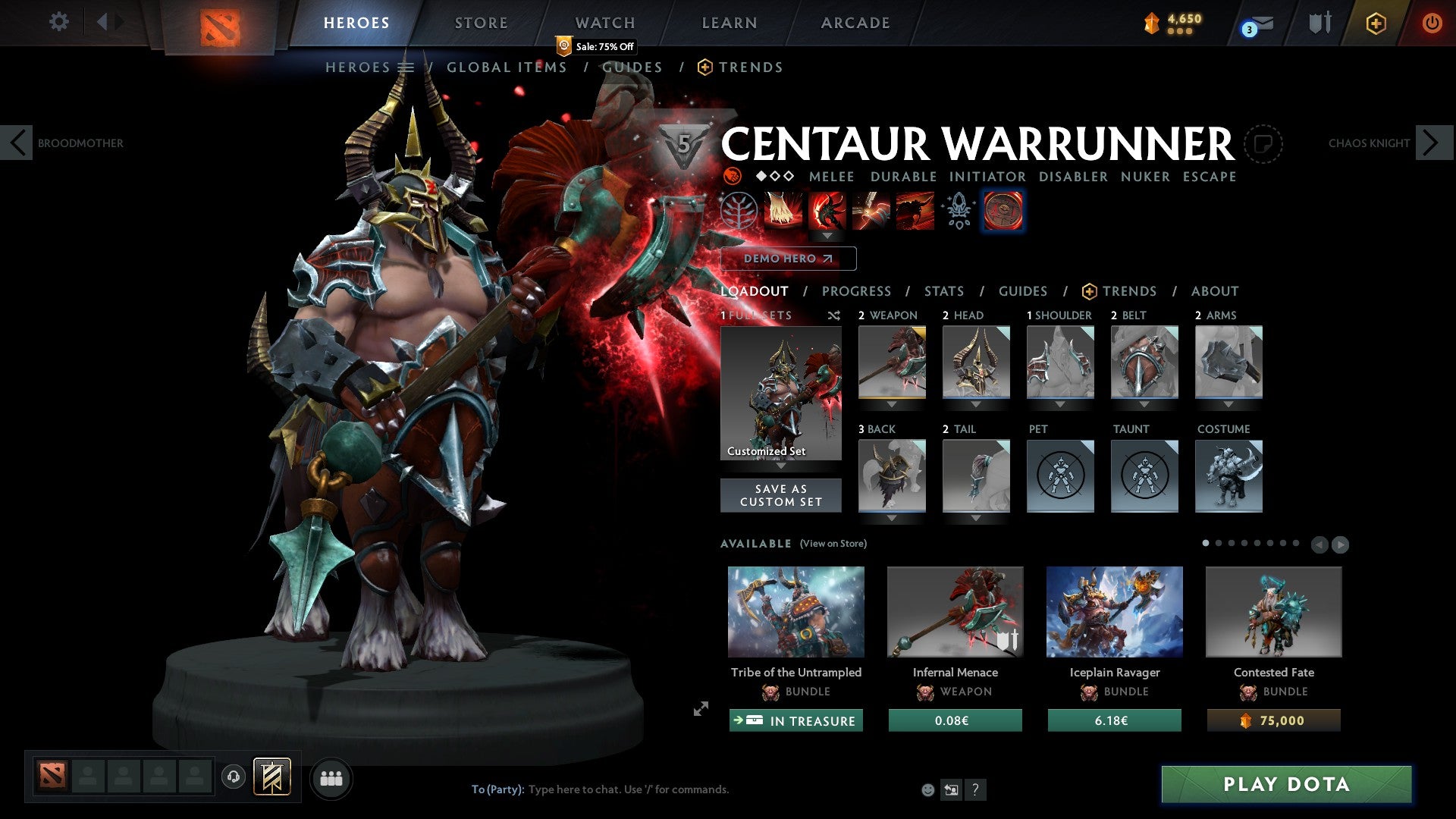1456x819 pixels.
Task: Click the power button to exit Dota
Action: [1433, 23]
